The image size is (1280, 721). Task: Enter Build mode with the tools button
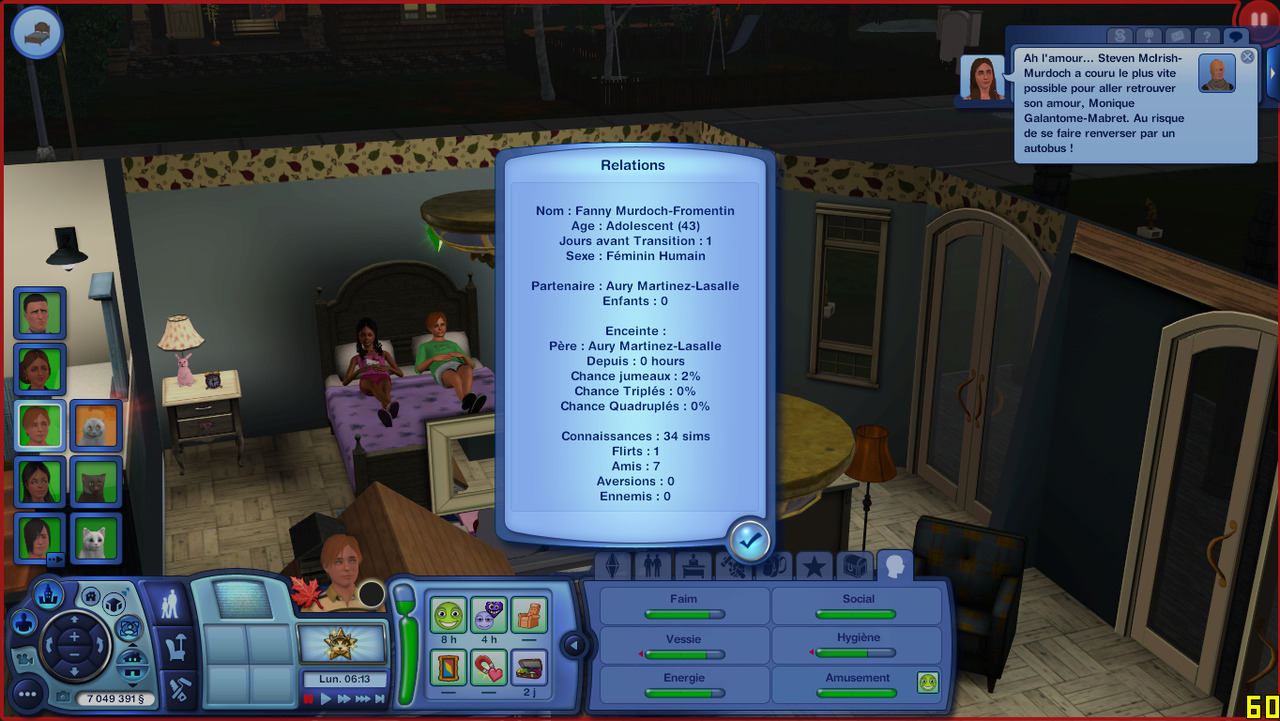pyautogui.click(x=177, y=690)
